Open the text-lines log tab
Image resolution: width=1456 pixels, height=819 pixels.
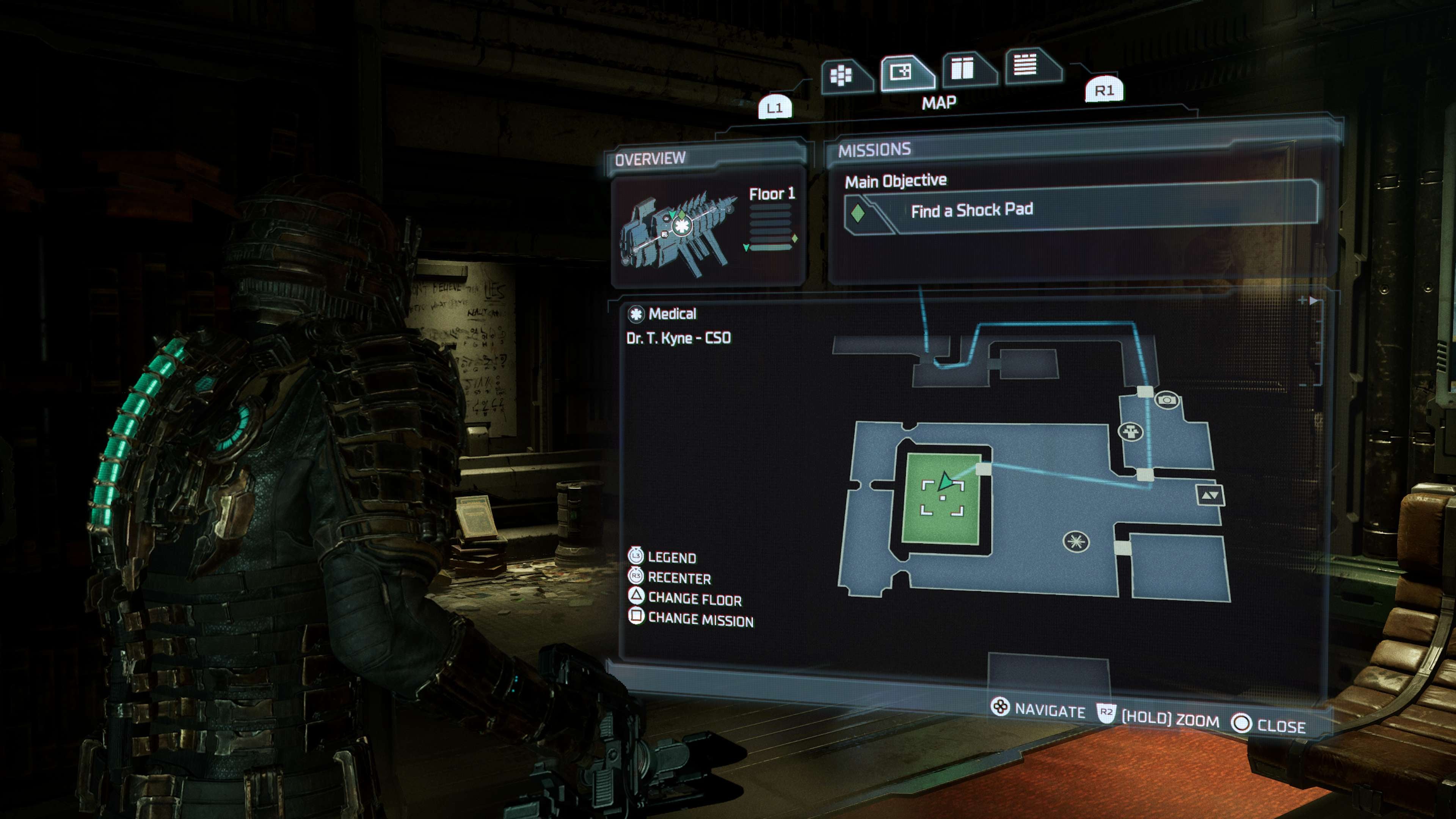pos(1026,65)
